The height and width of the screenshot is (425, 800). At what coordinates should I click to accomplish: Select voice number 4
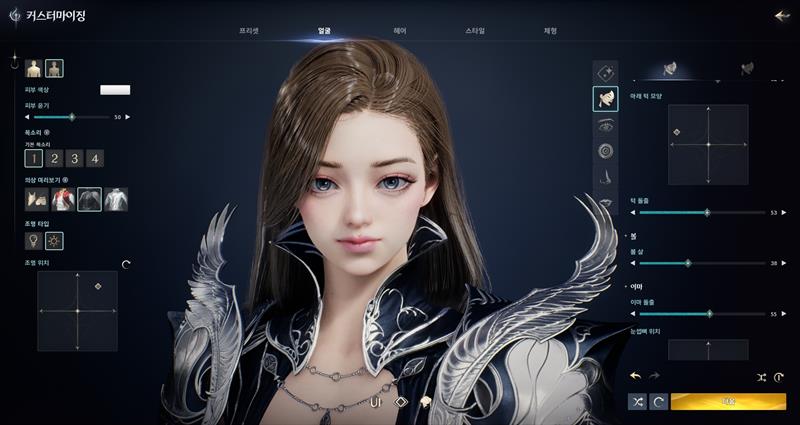pyautogui.click(x=95, y=158)
